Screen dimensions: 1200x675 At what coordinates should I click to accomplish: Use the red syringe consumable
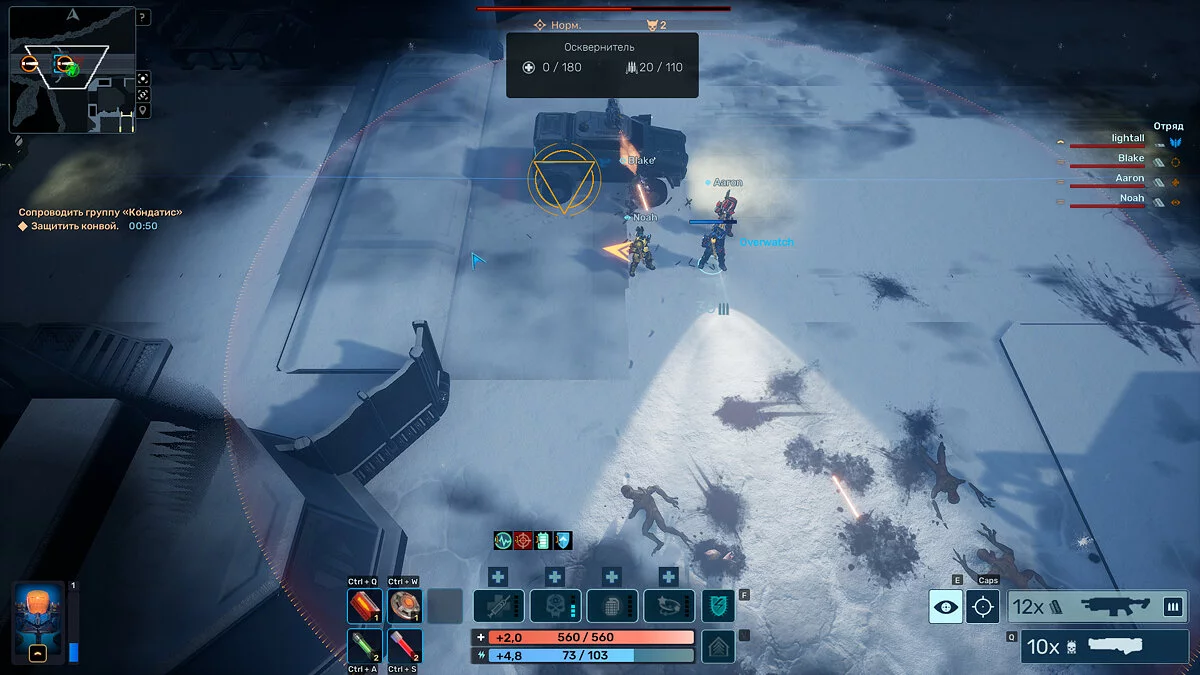(404, 644)
